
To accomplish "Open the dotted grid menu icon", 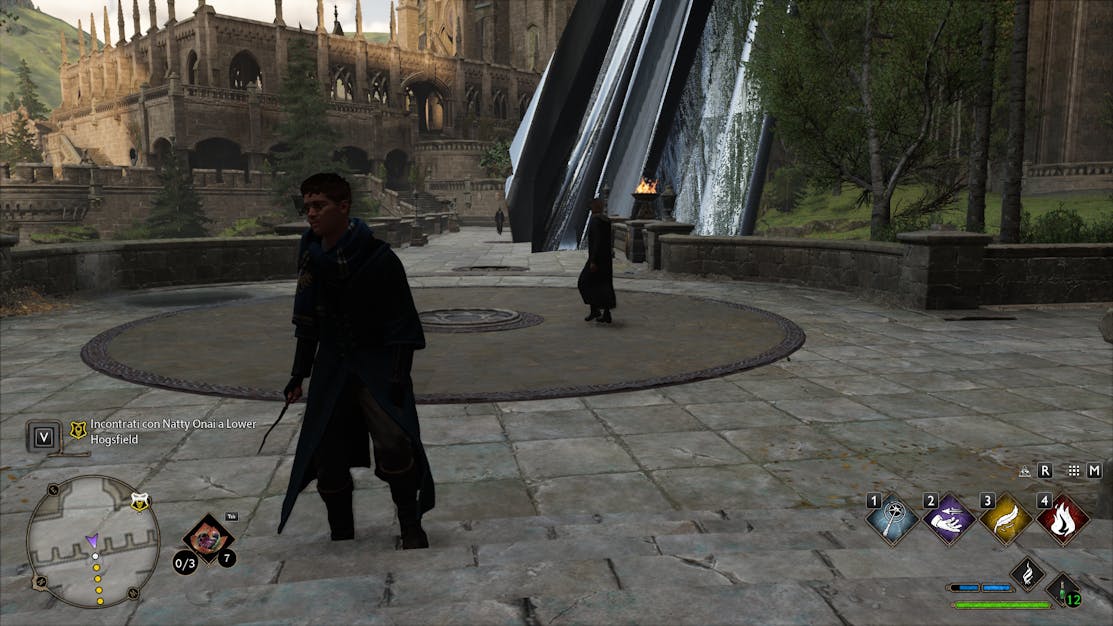I will tap(1074, 470).
